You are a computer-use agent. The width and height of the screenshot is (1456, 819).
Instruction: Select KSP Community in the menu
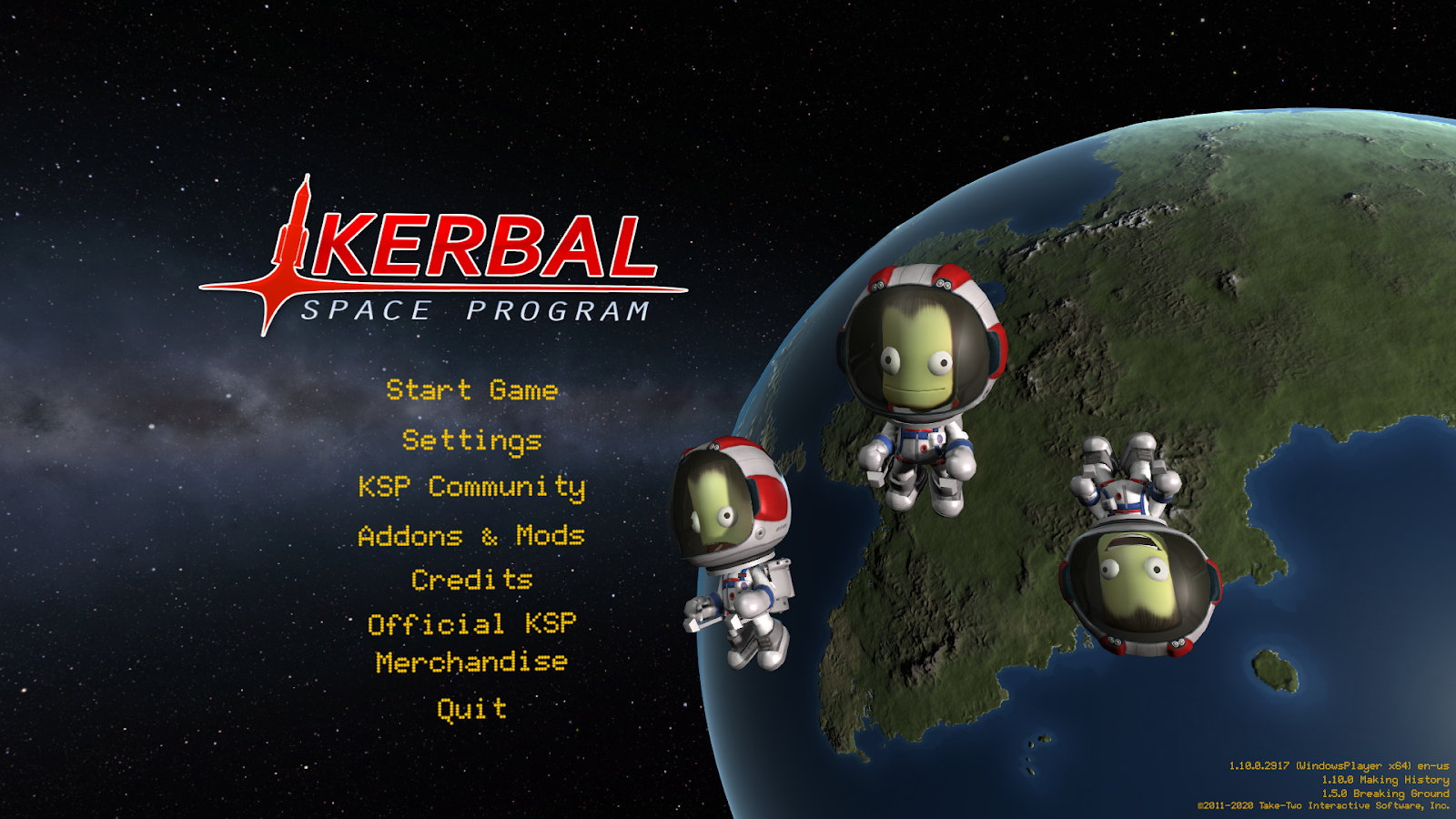[471, 489]
